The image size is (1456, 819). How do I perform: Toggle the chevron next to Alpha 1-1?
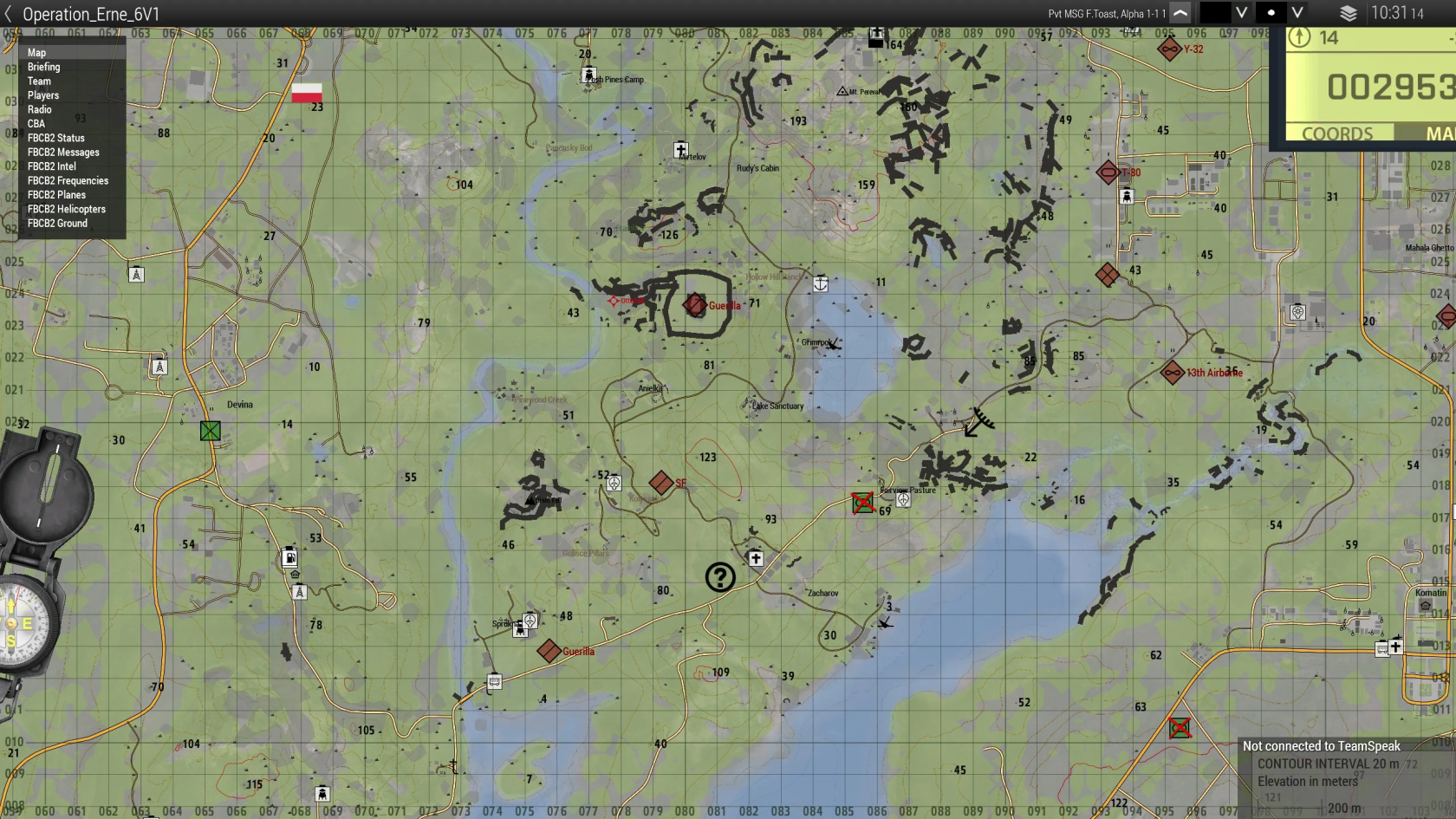pyautogui.click(x=1180, y=13)
